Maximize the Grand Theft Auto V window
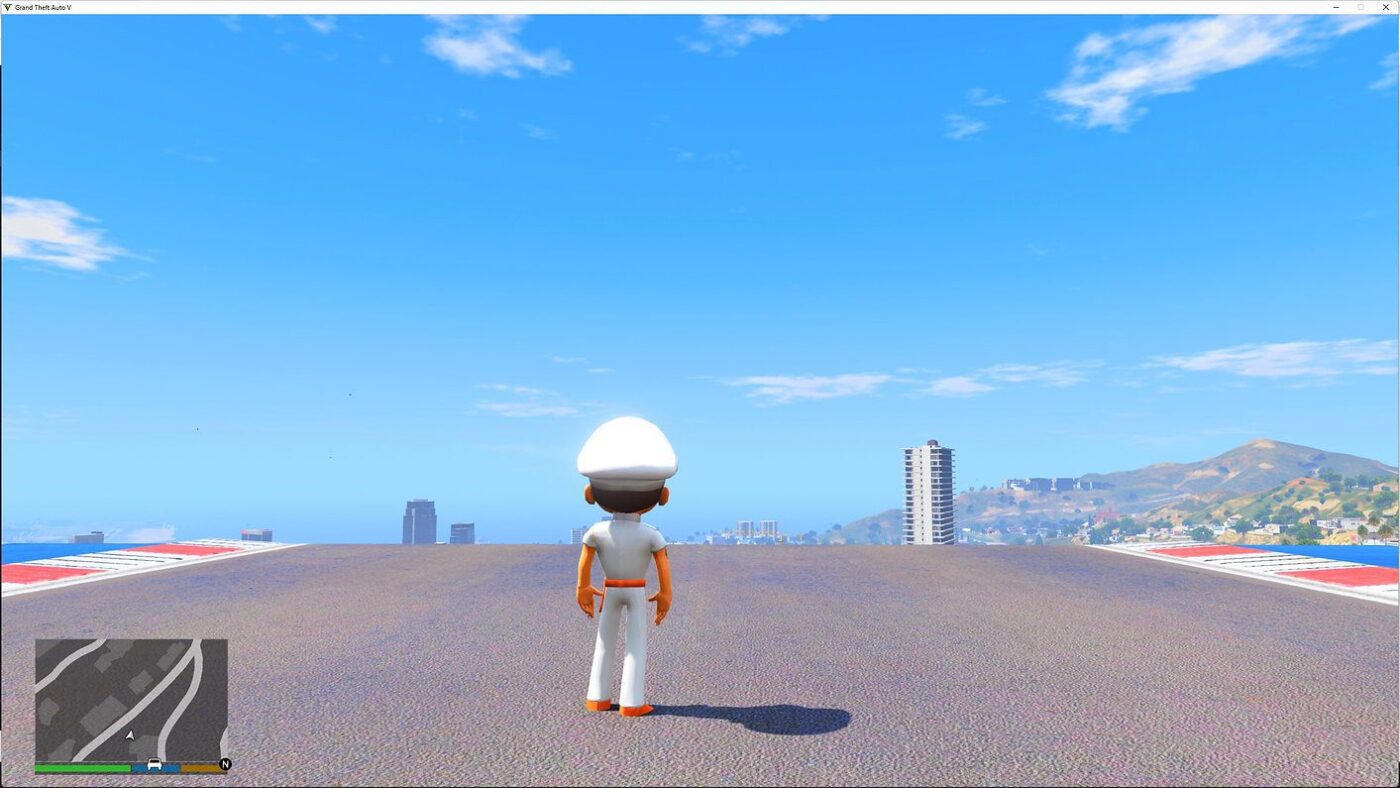Viewport: 1400px width, 788px height. [1362, 7]
